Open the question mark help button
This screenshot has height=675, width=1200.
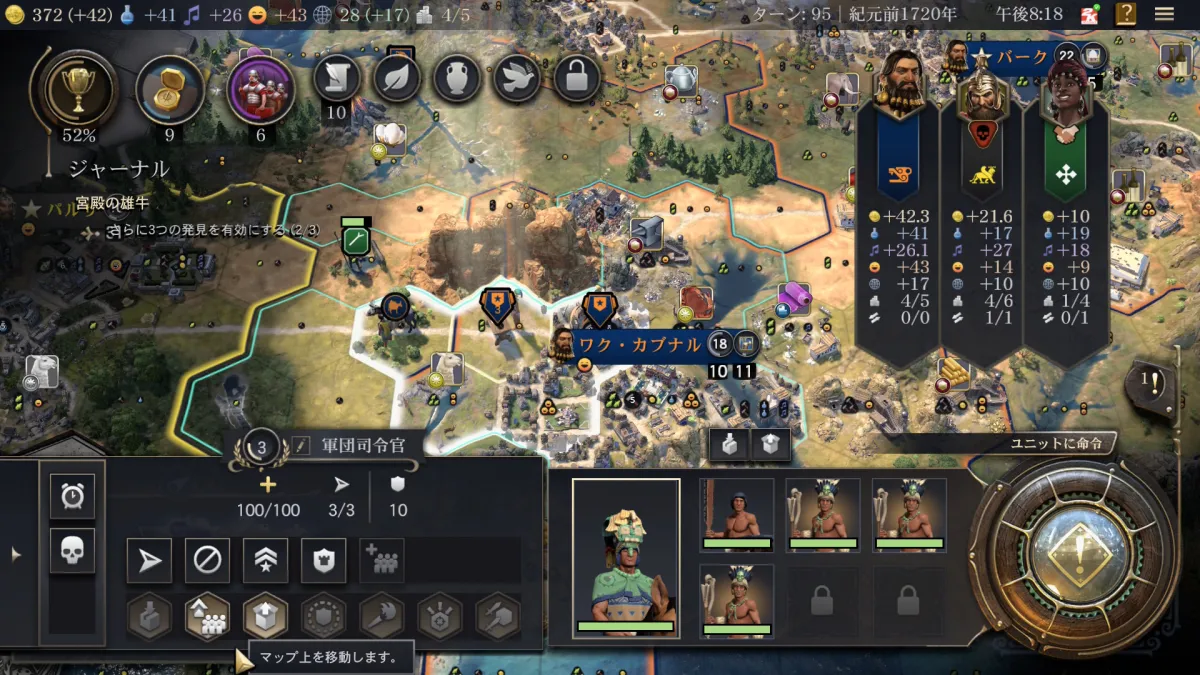click(x=1126, y=14)
